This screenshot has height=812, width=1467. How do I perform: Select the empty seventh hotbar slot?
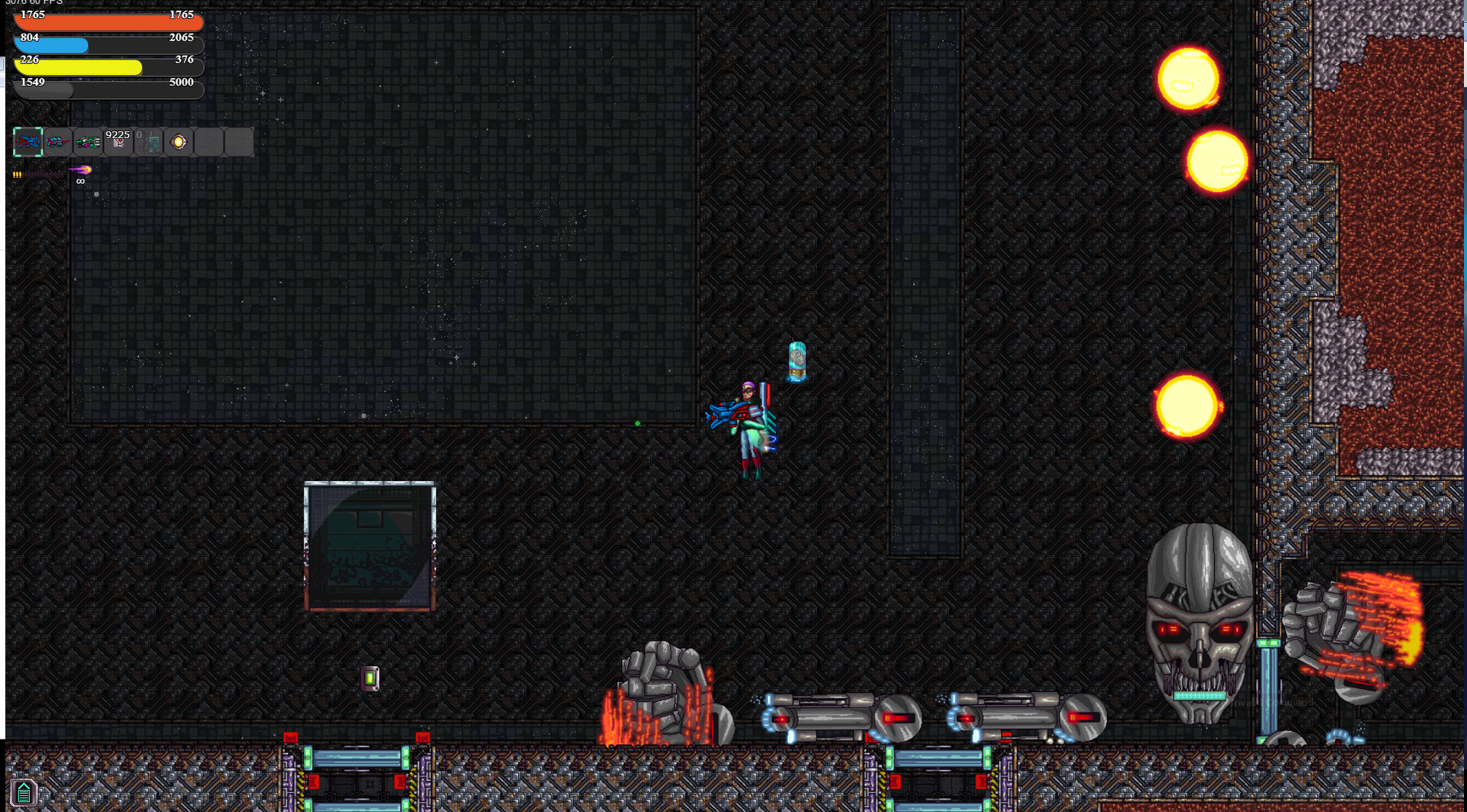(208, 141)
